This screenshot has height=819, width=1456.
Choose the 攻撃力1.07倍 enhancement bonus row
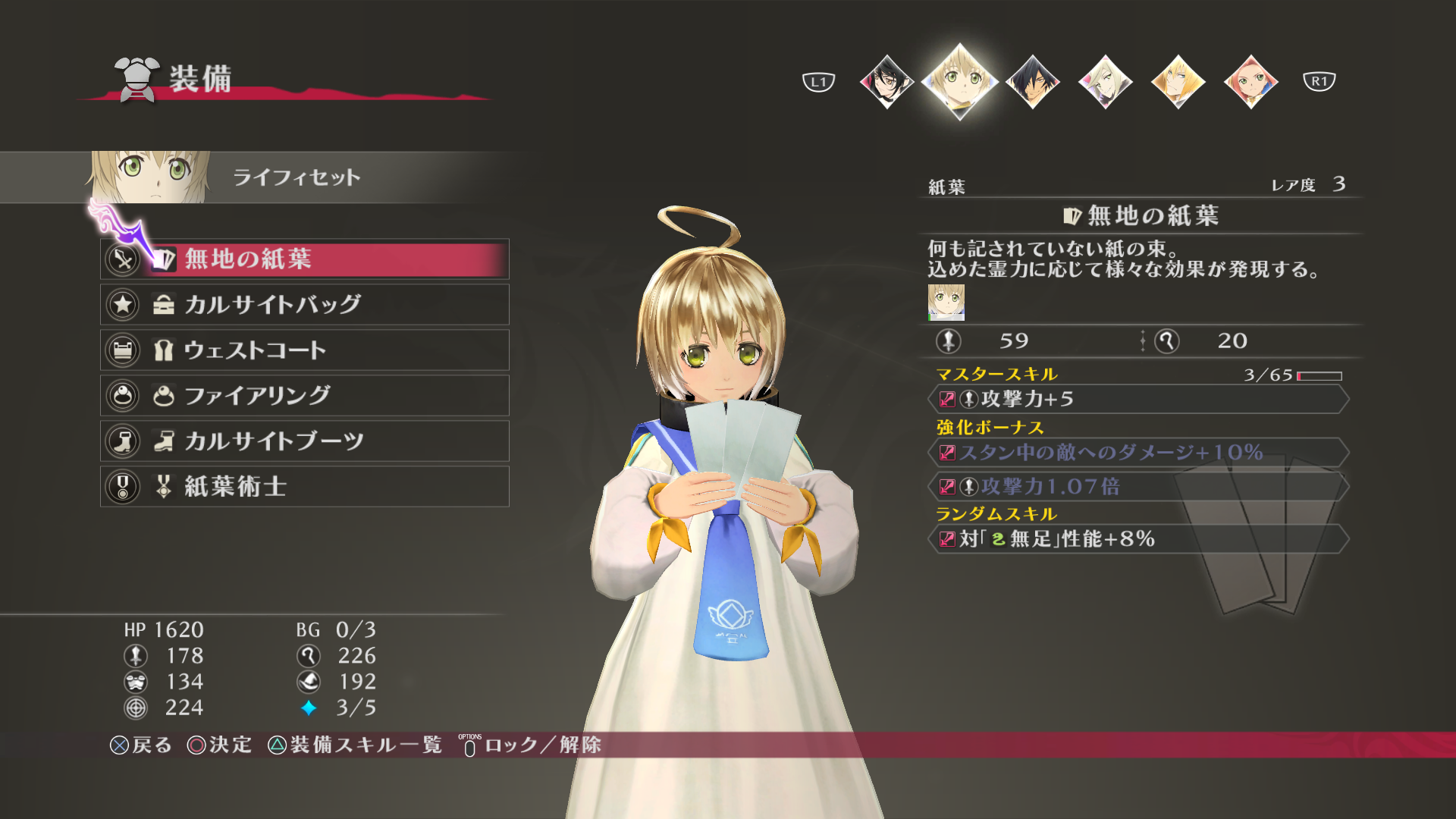point(1137,487)
